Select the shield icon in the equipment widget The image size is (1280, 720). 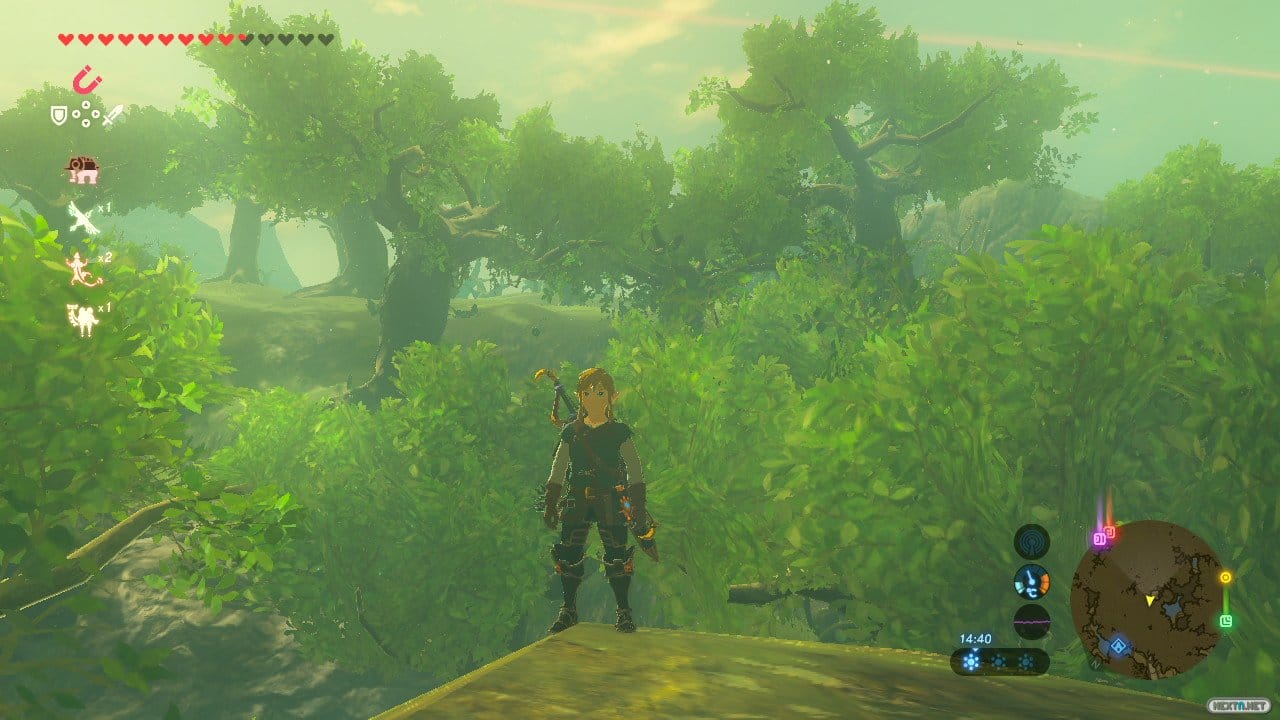click(59, 114)
